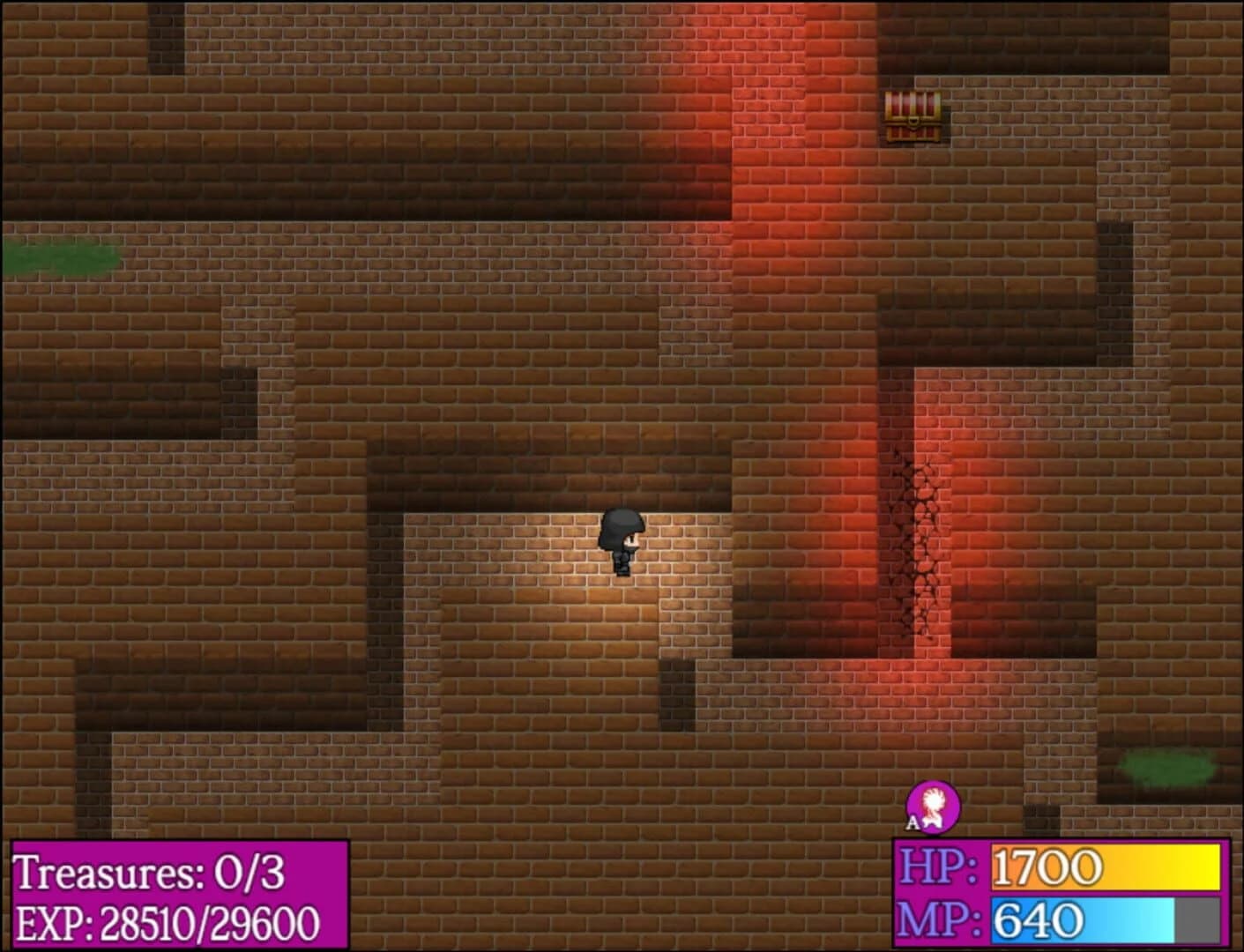This screenshot has width=1244, height=952.
Task: Toggle the enemy A awareness indicator
Action: pos(913,822)
